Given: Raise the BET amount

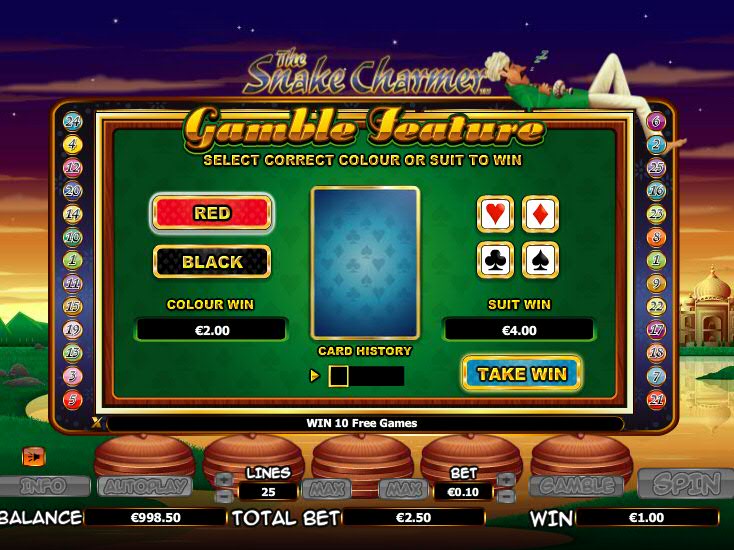Looking at the screenshot, I should point(506,480).
